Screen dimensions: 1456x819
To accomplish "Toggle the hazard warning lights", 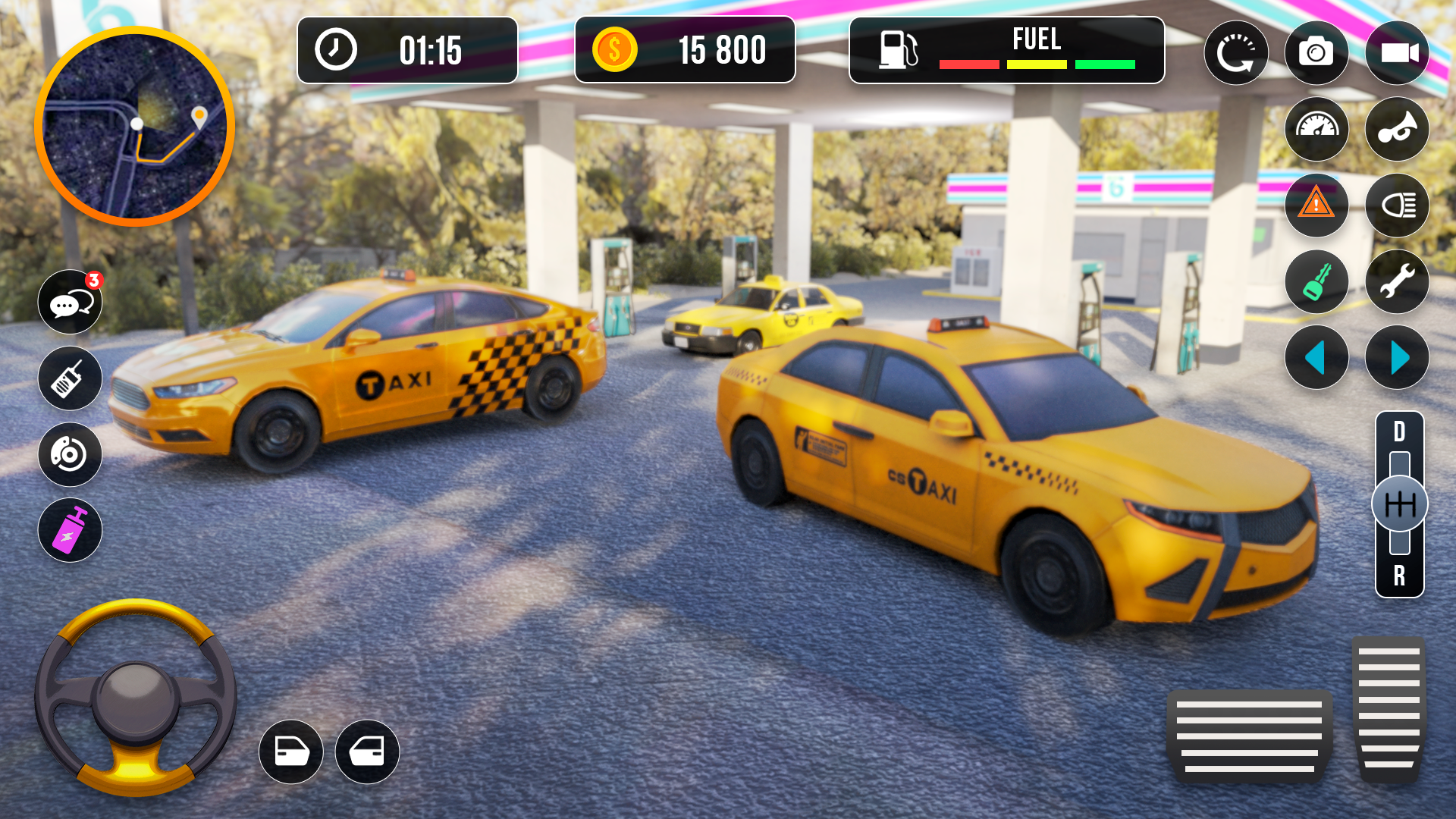I will point(1317,206).
